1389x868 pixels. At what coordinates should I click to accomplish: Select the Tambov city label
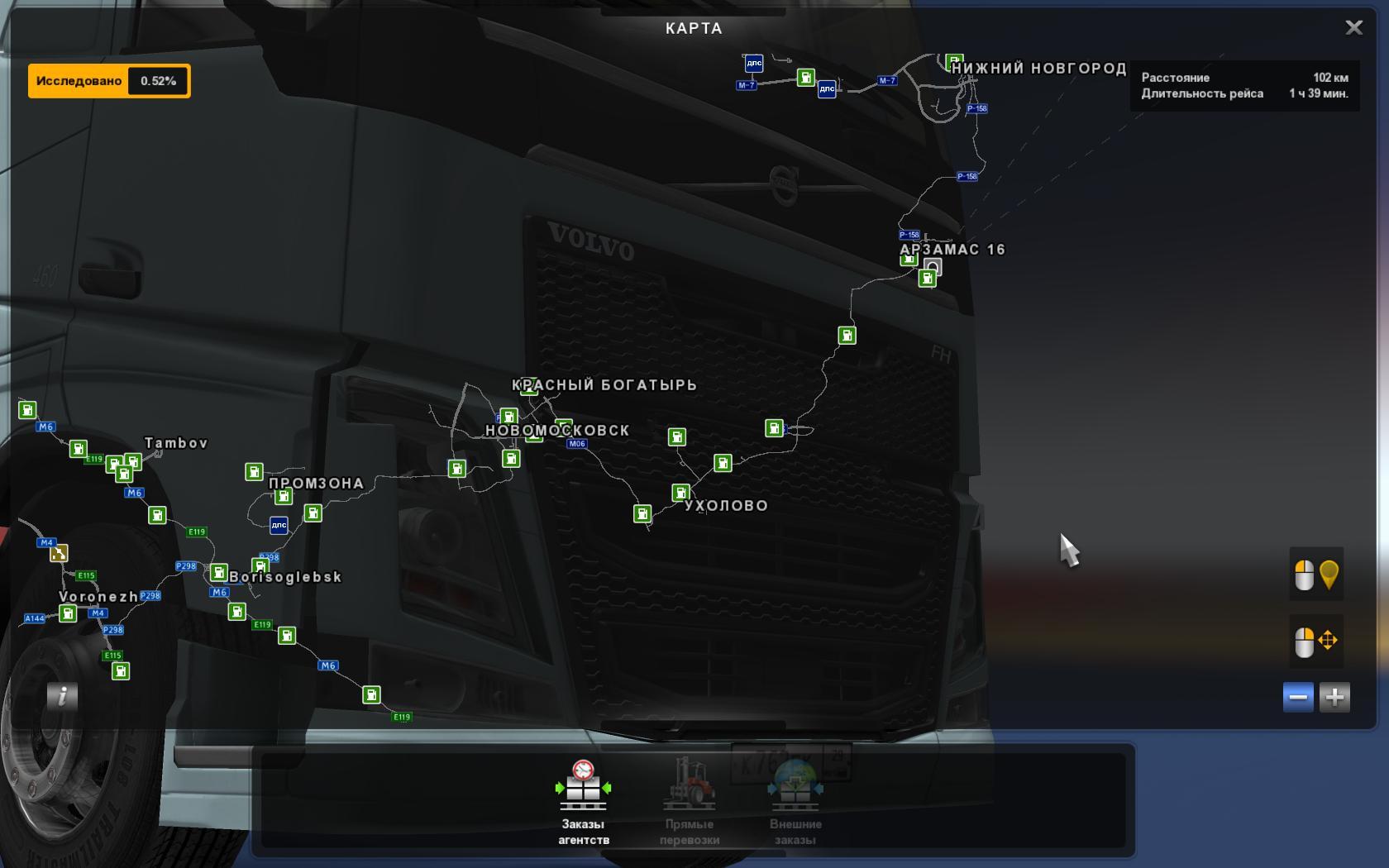tap(176, 443)
